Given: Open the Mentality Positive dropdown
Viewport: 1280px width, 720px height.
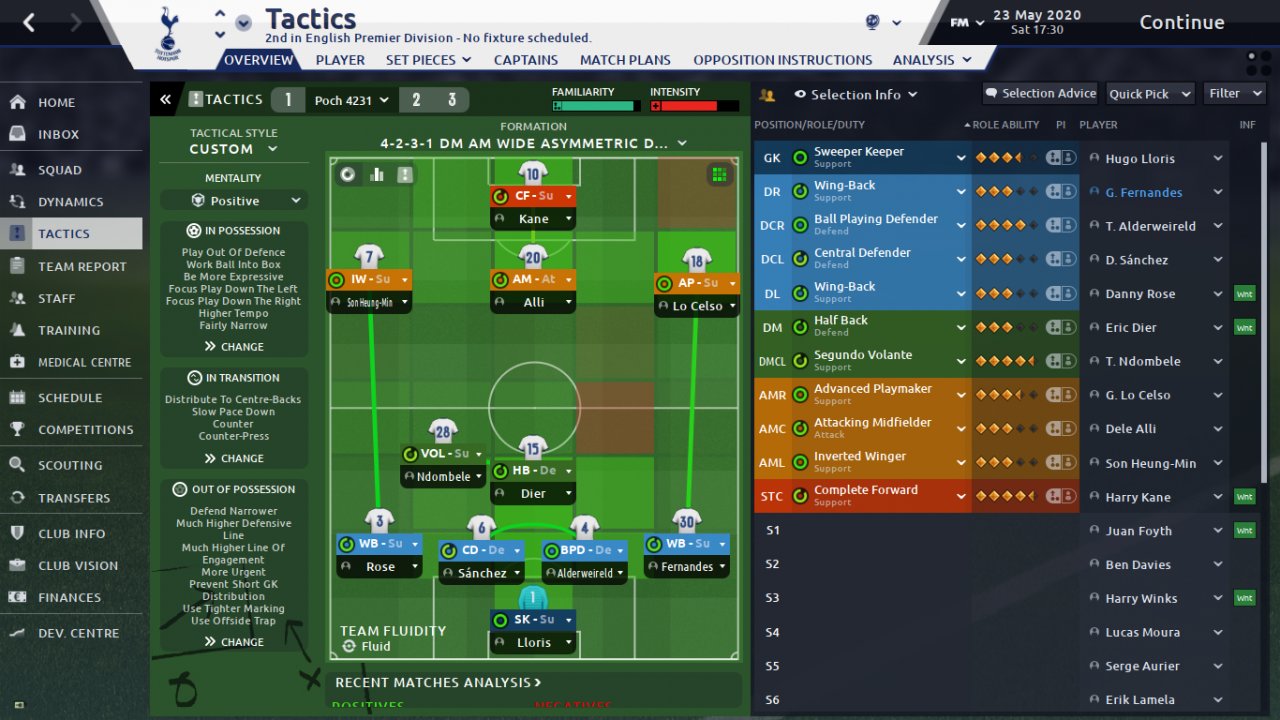Looking at the screenshot, I should point(234,201).
